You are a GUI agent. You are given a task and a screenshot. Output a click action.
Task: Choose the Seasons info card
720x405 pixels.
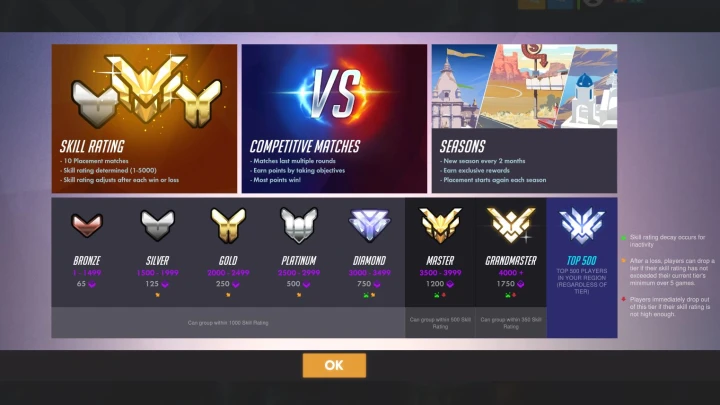[x=524, y=118]
